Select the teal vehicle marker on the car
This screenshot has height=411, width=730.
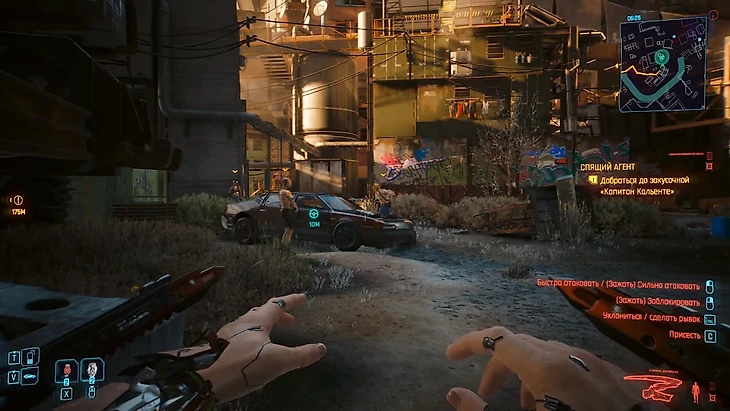tap(314, 214)
